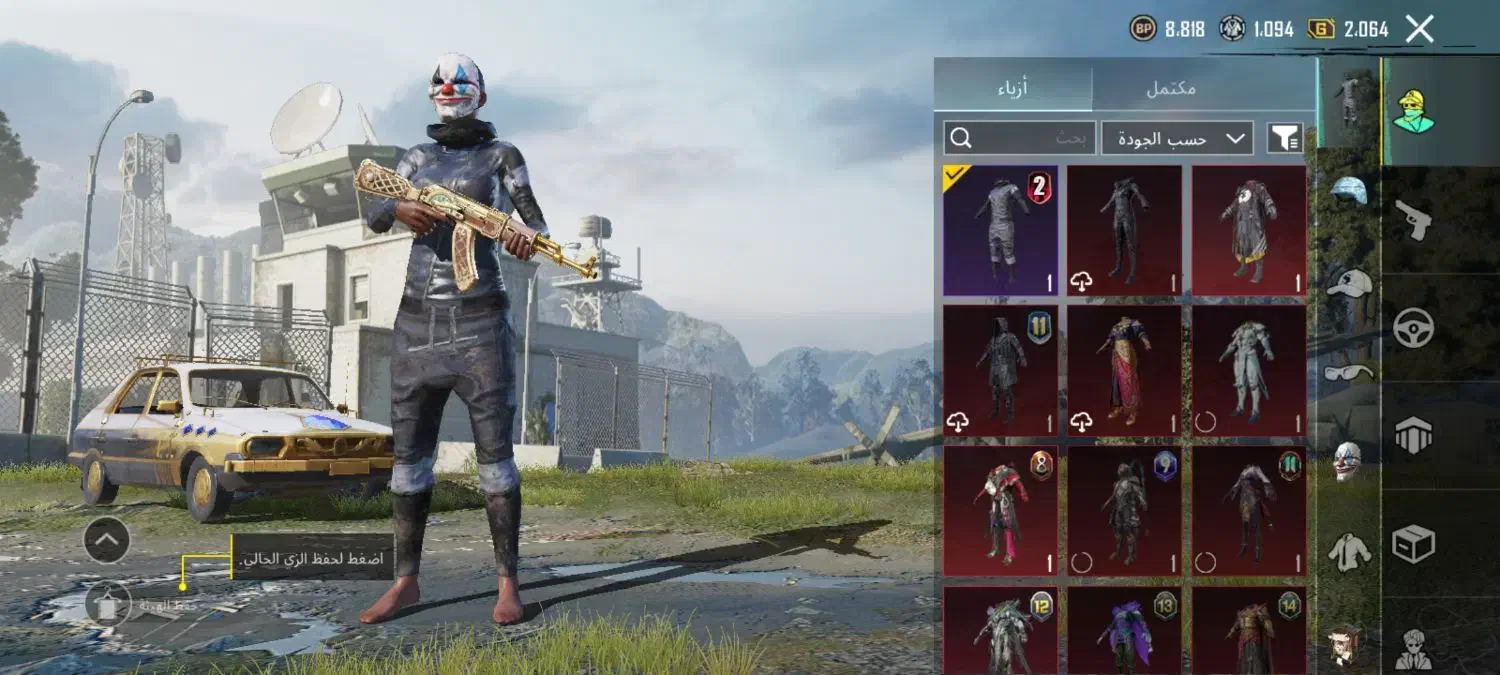Switch to the clown mask category
This screenshot has width=1500, height=675.
(x=1348, y=461)
